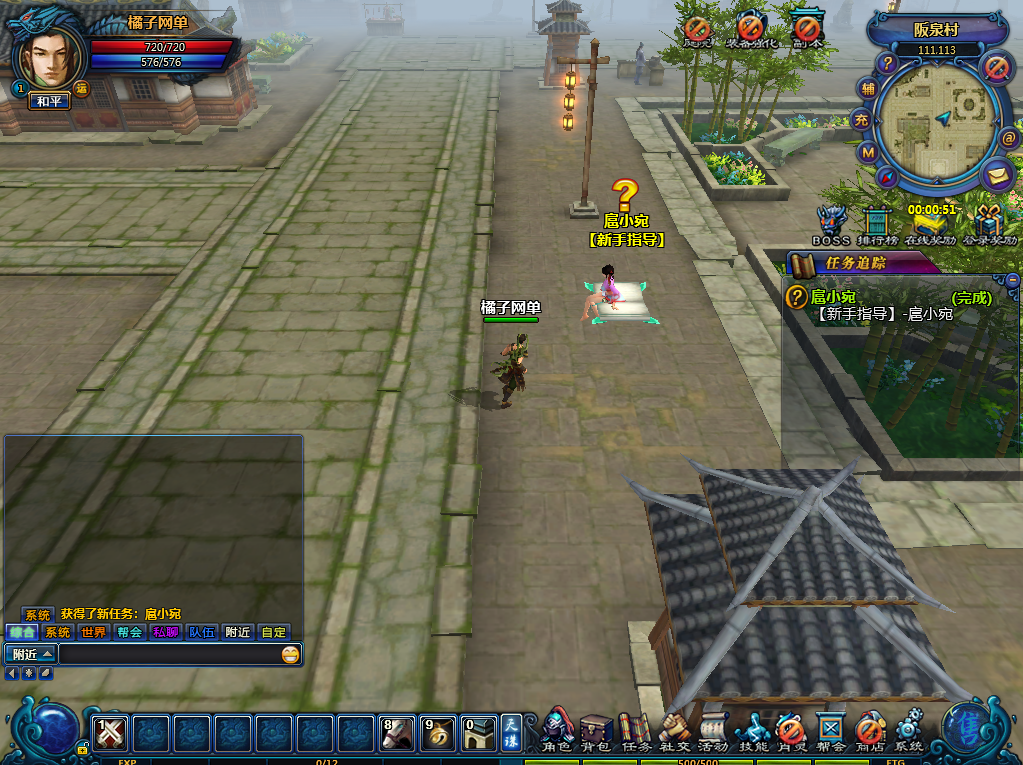The image size is (1023, 765).
Task: Open the 任务 quest log
Action: coord(636,730)
